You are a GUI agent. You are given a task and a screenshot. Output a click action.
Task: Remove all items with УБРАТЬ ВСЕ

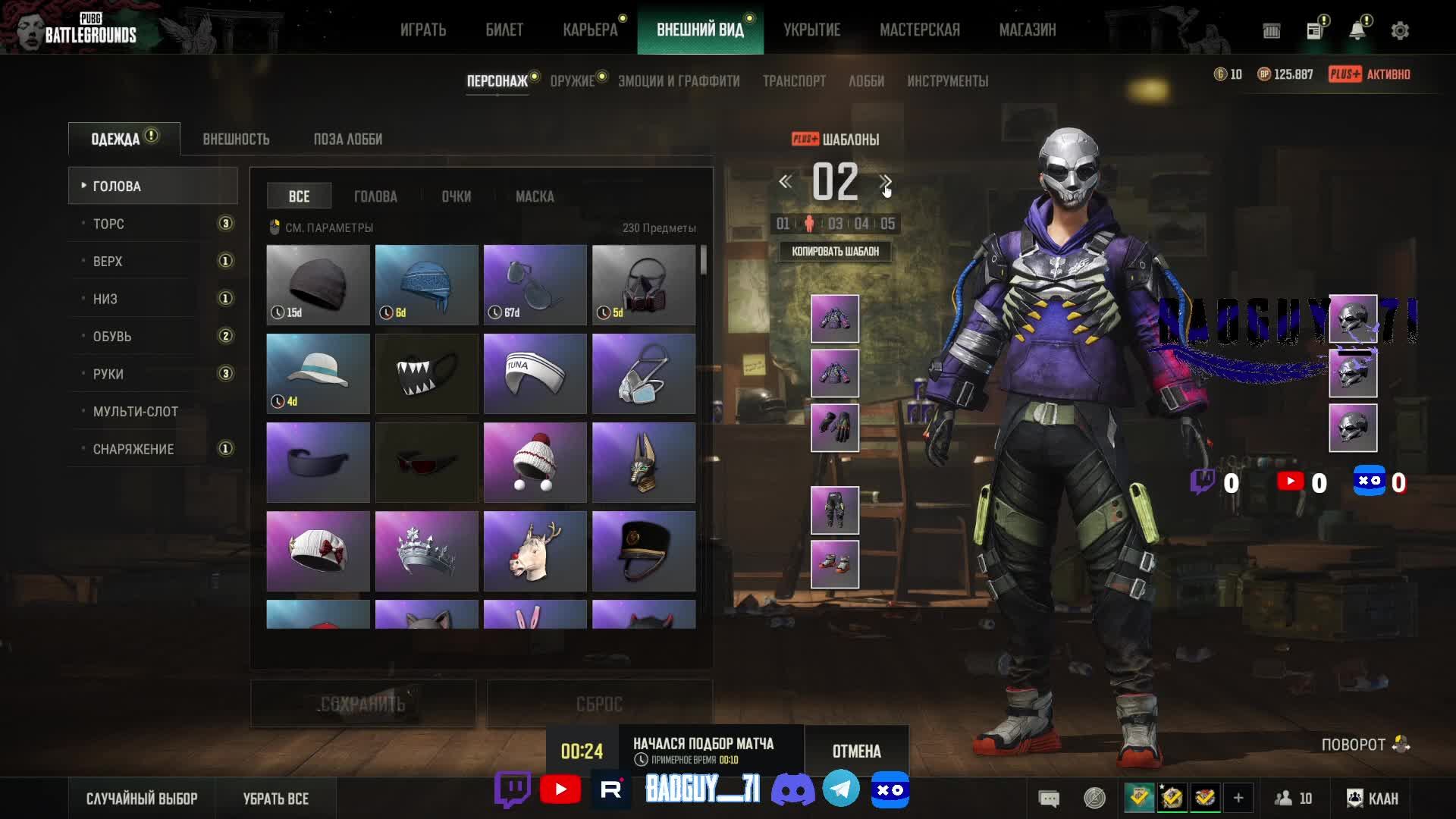coord(276,799)
